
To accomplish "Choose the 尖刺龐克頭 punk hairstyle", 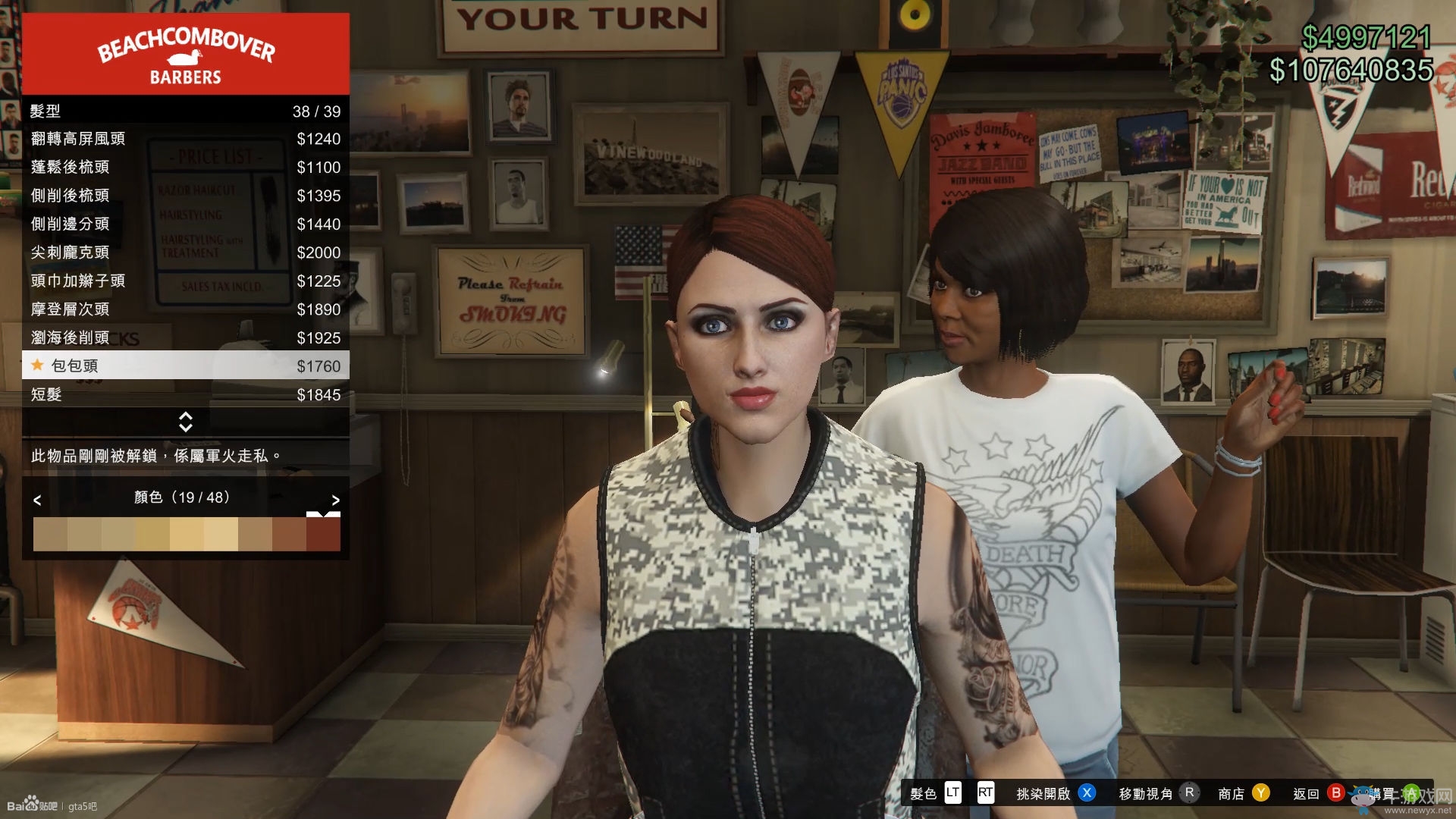I will (x=186, y=253).
